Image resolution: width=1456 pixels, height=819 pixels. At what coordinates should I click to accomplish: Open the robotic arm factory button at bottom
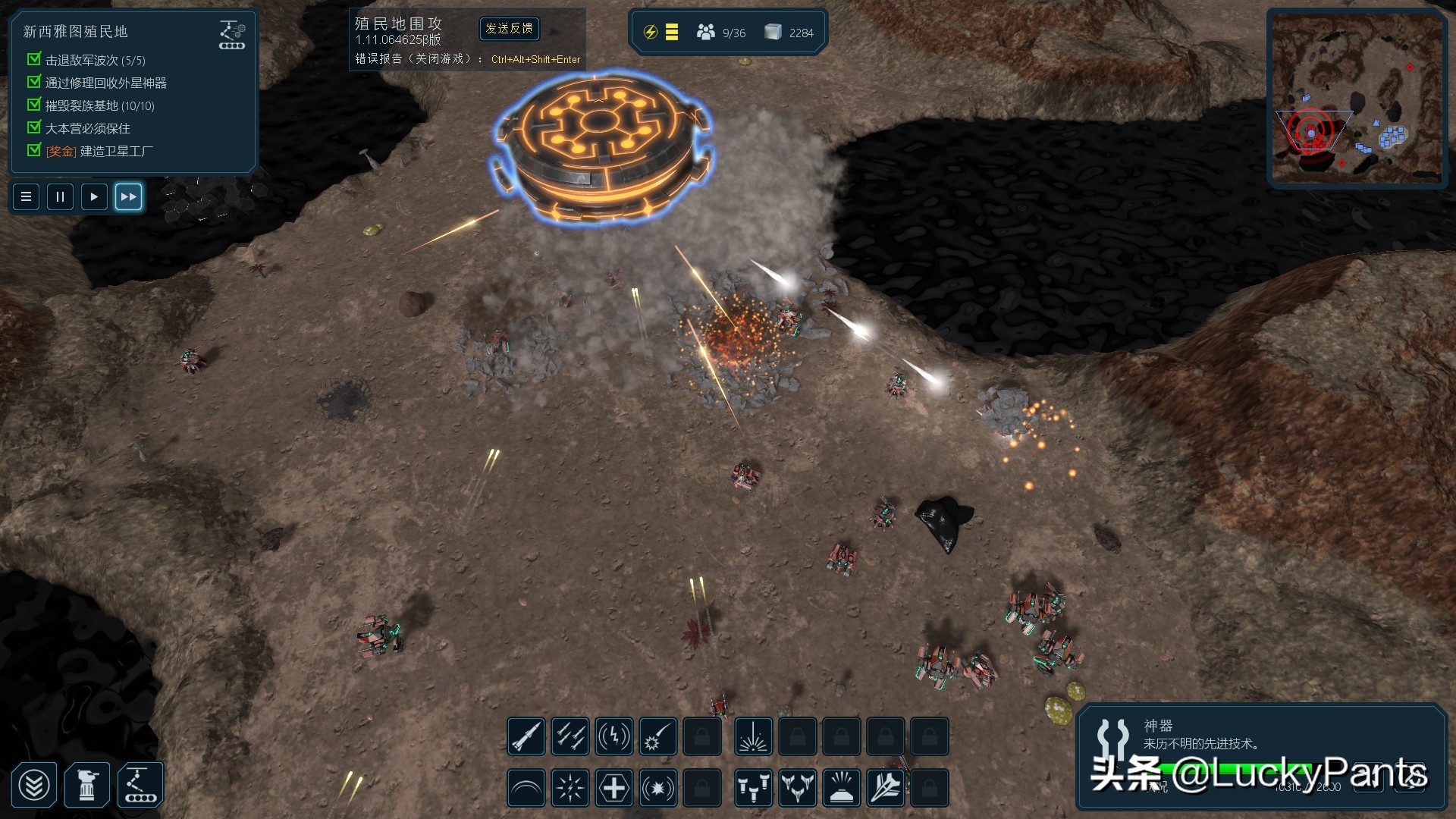(140, 786)
